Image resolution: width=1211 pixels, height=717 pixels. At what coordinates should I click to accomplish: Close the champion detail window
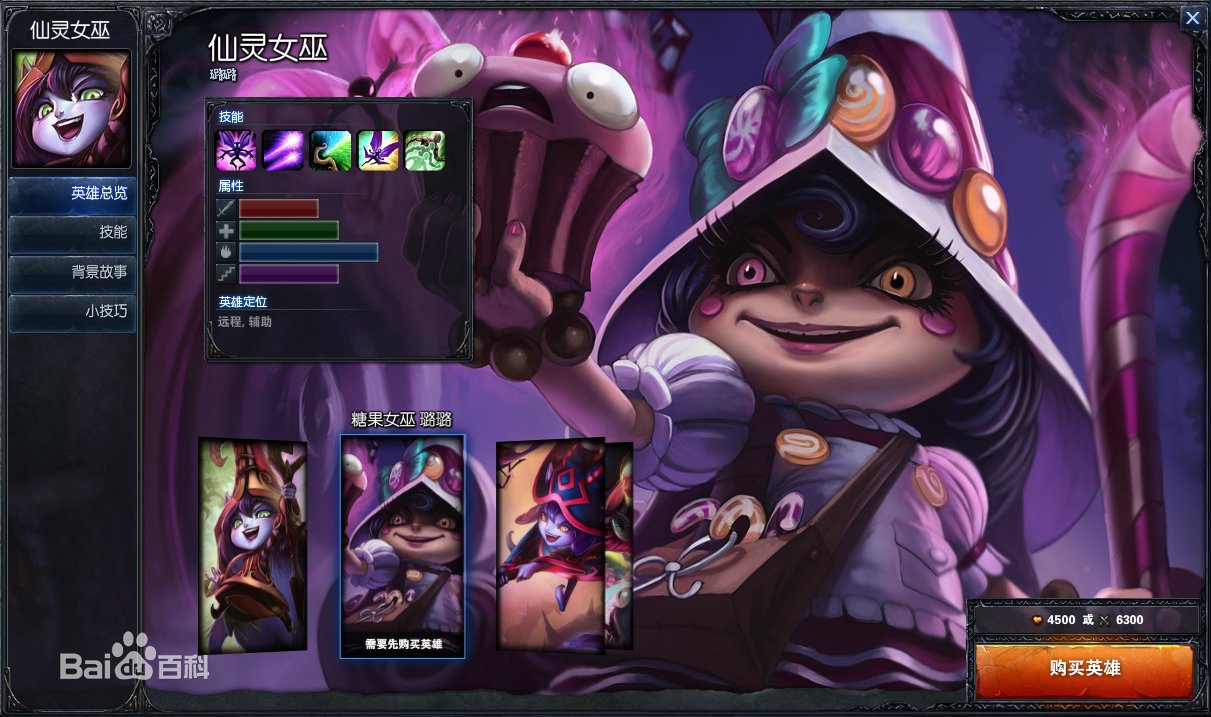[1192, 18]
